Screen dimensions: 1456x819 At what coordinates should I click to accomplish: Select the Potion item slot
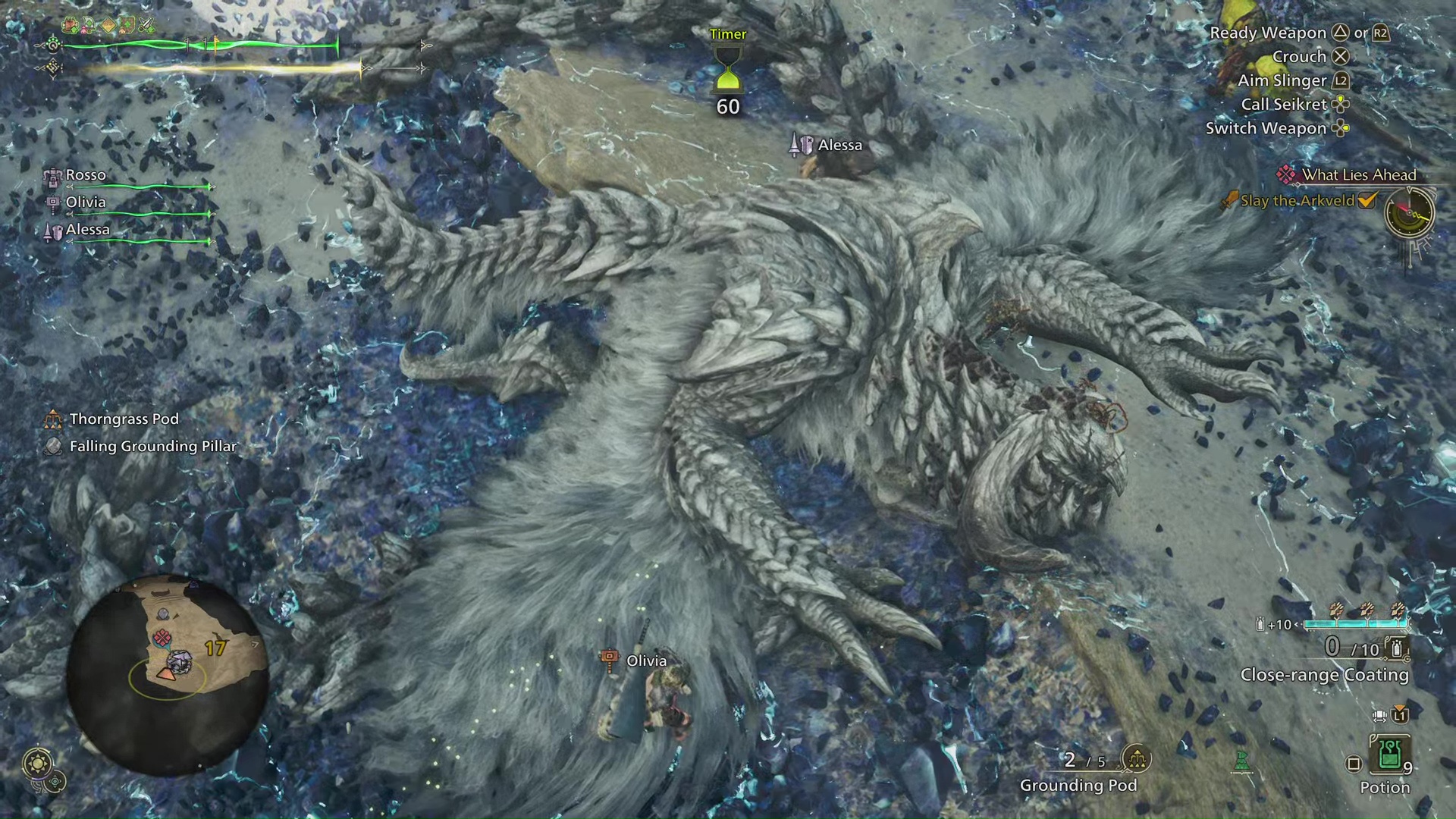click(x=1389, y=755)
